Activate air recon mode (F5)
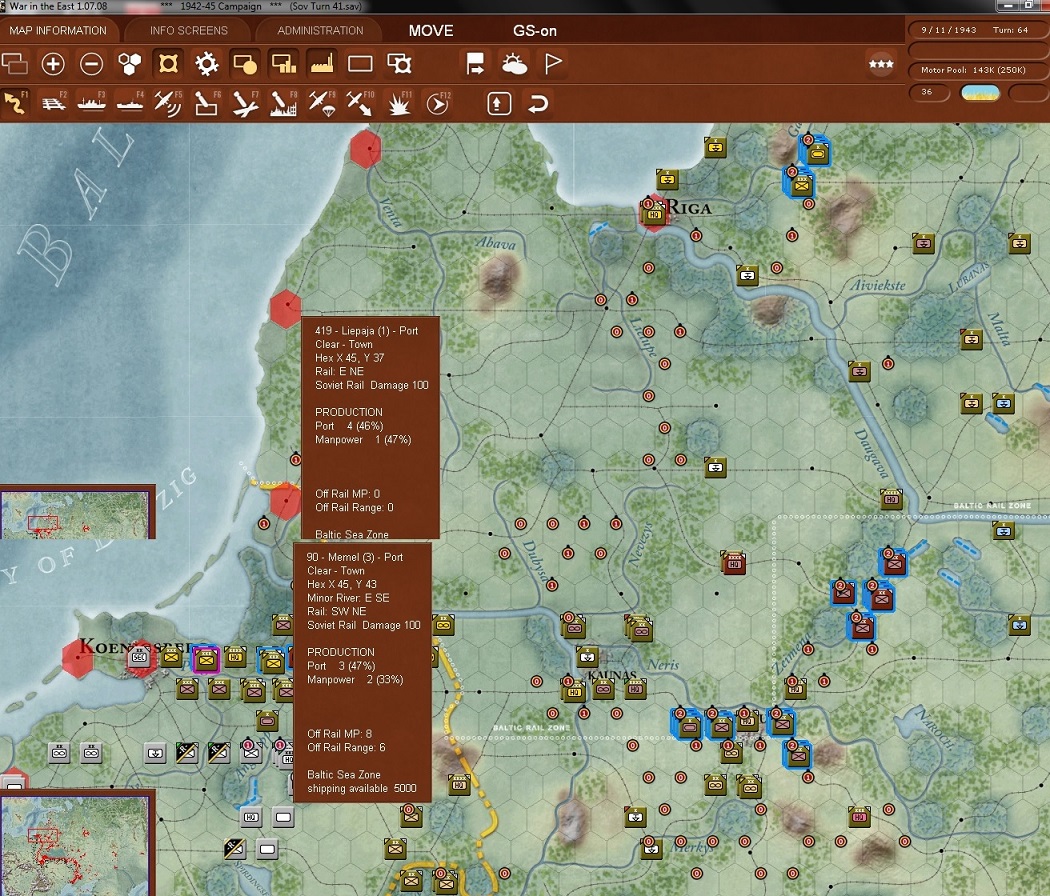The height and width of the screenshot is (896, 1050). coord(168,103)
